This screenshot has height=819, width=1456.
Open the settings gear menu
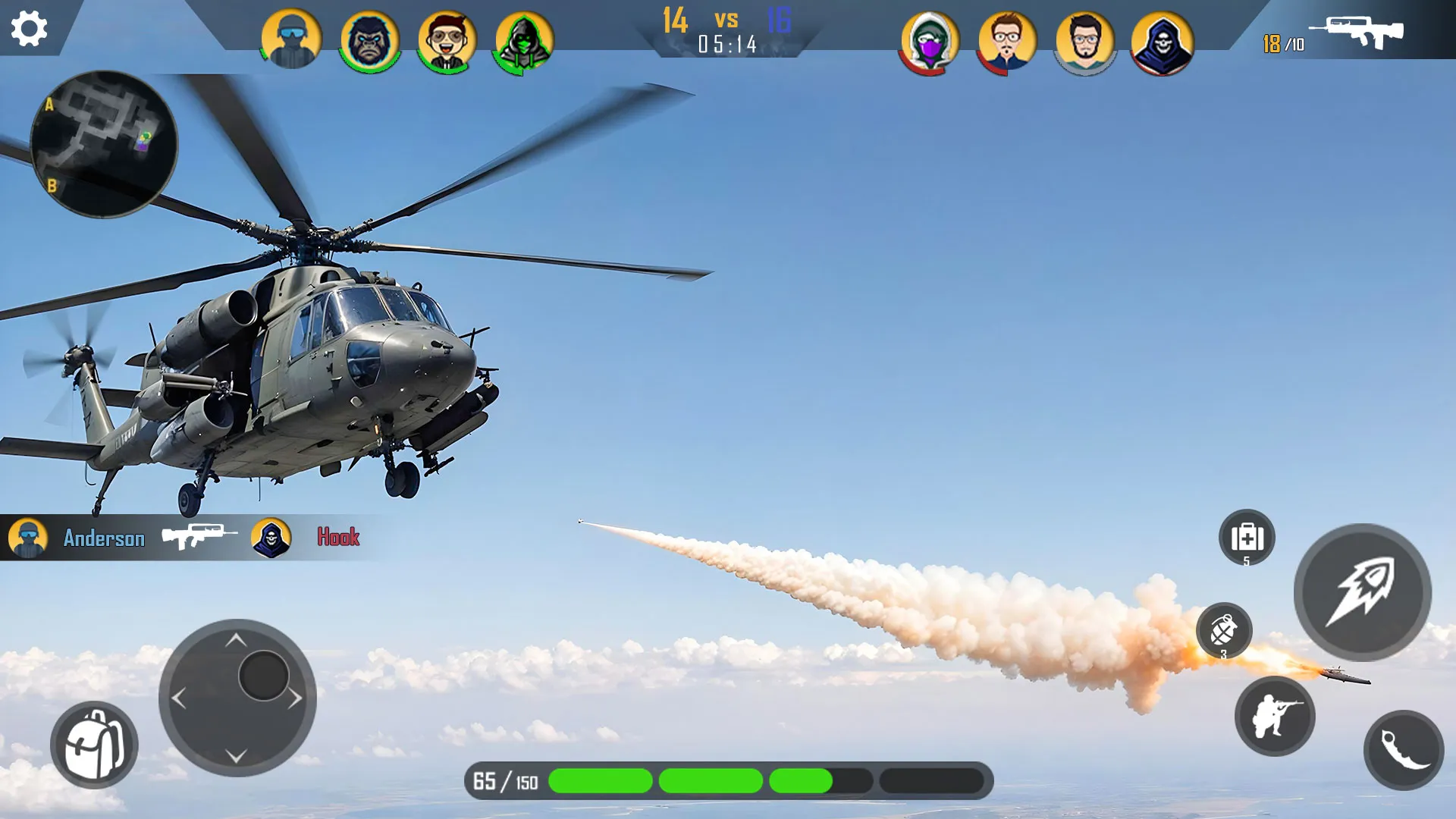pyautogui.click(x=29, y=29)
